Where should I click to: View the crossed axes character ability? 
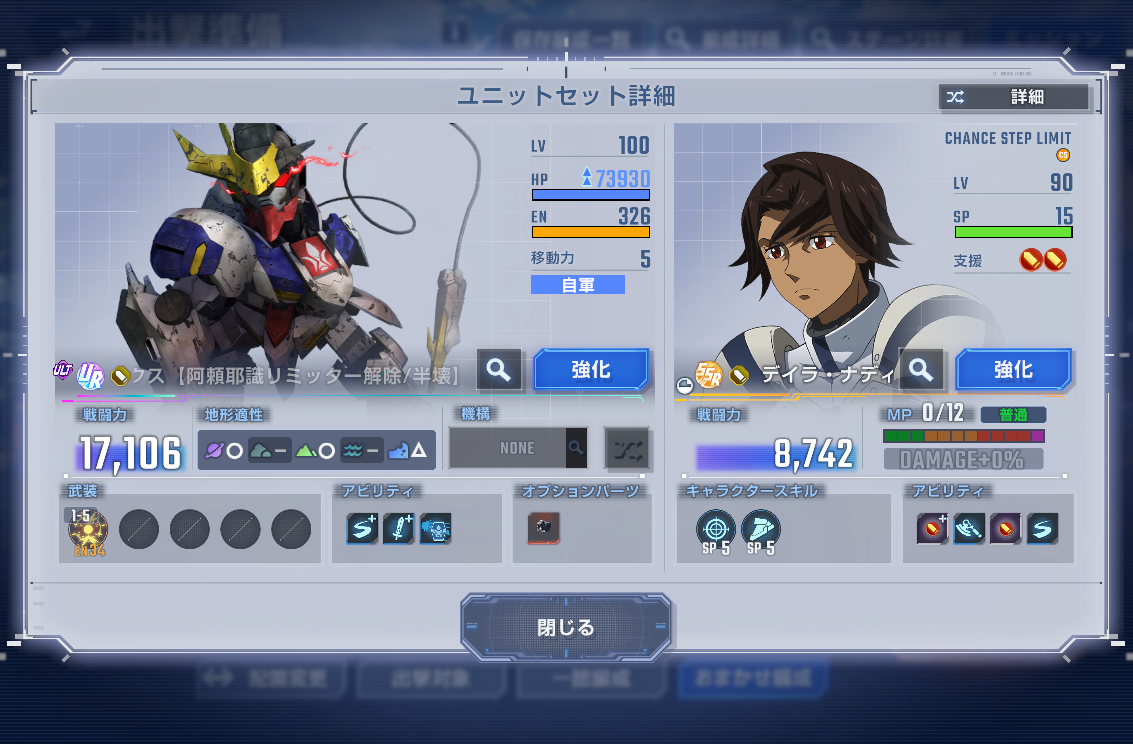[x=969, y=528]
